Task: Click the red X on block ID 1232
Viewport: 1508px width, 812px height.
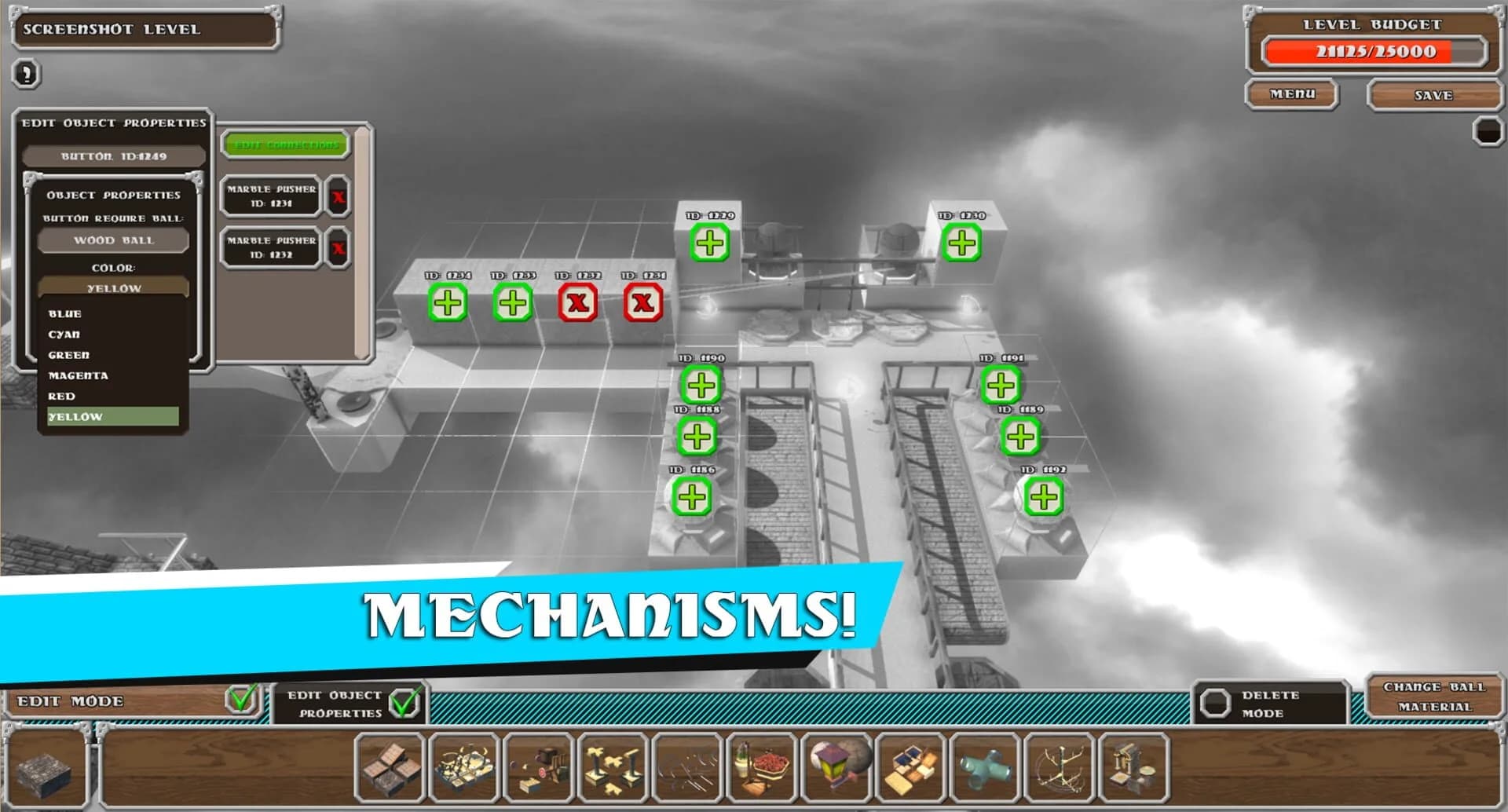Action: click(579, 305)
